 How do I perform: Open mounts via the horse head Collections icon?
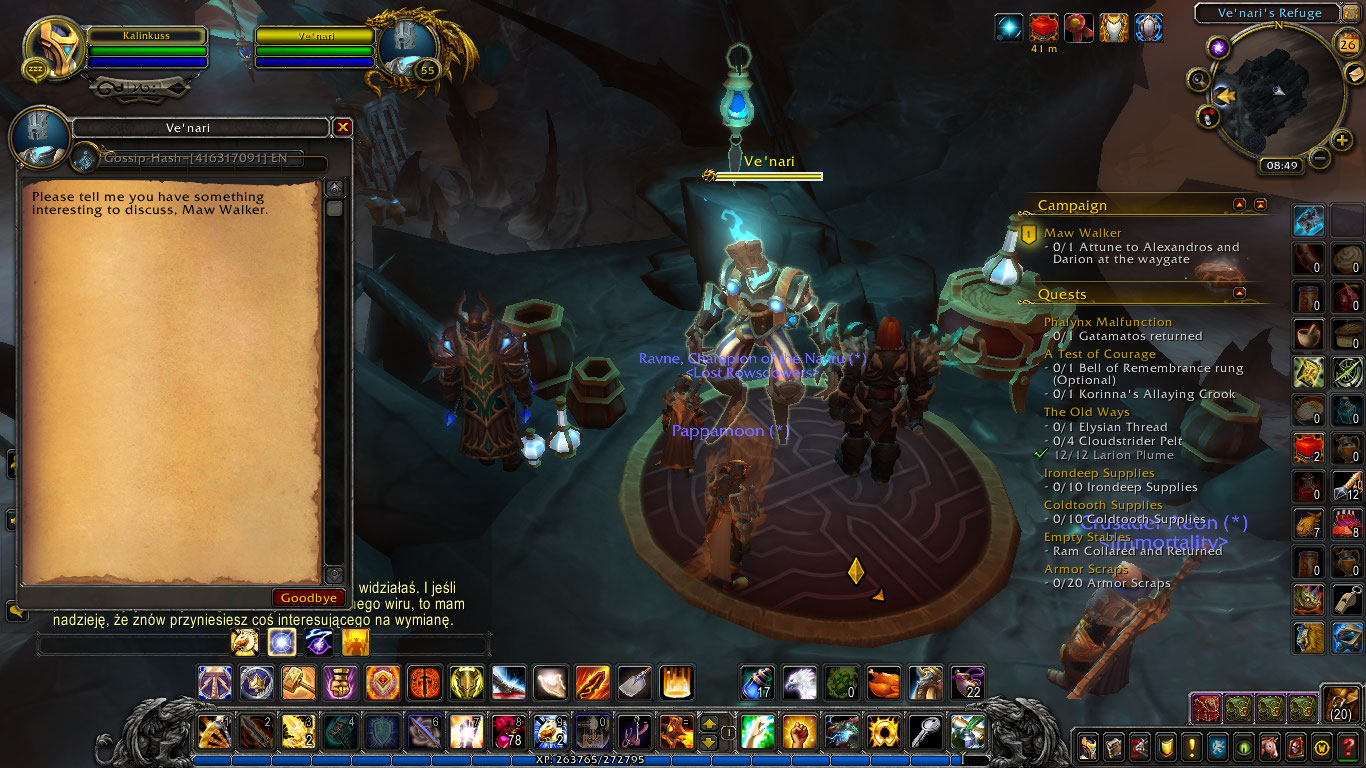(1269, 747)
